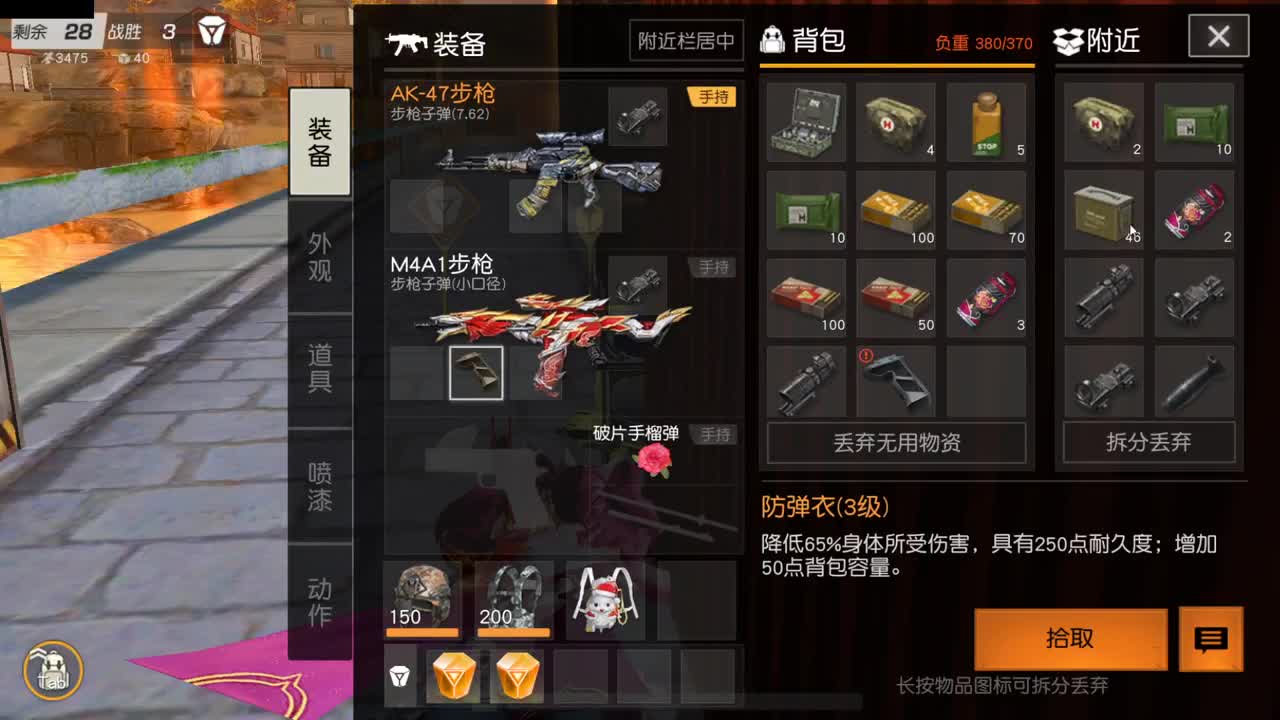The height and width of the screenshot is (720, 1280).
Task: Select the bandage pack showing quantity 10
Action: pyautogui.click(x=806, y=211)
